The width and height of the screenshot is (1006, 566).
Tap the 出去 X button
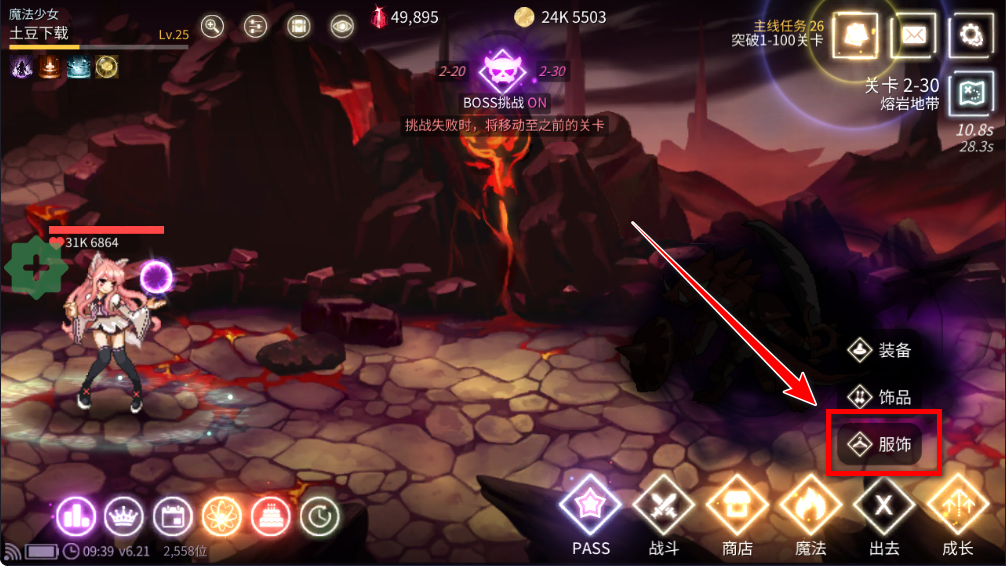tap(884, 508)
